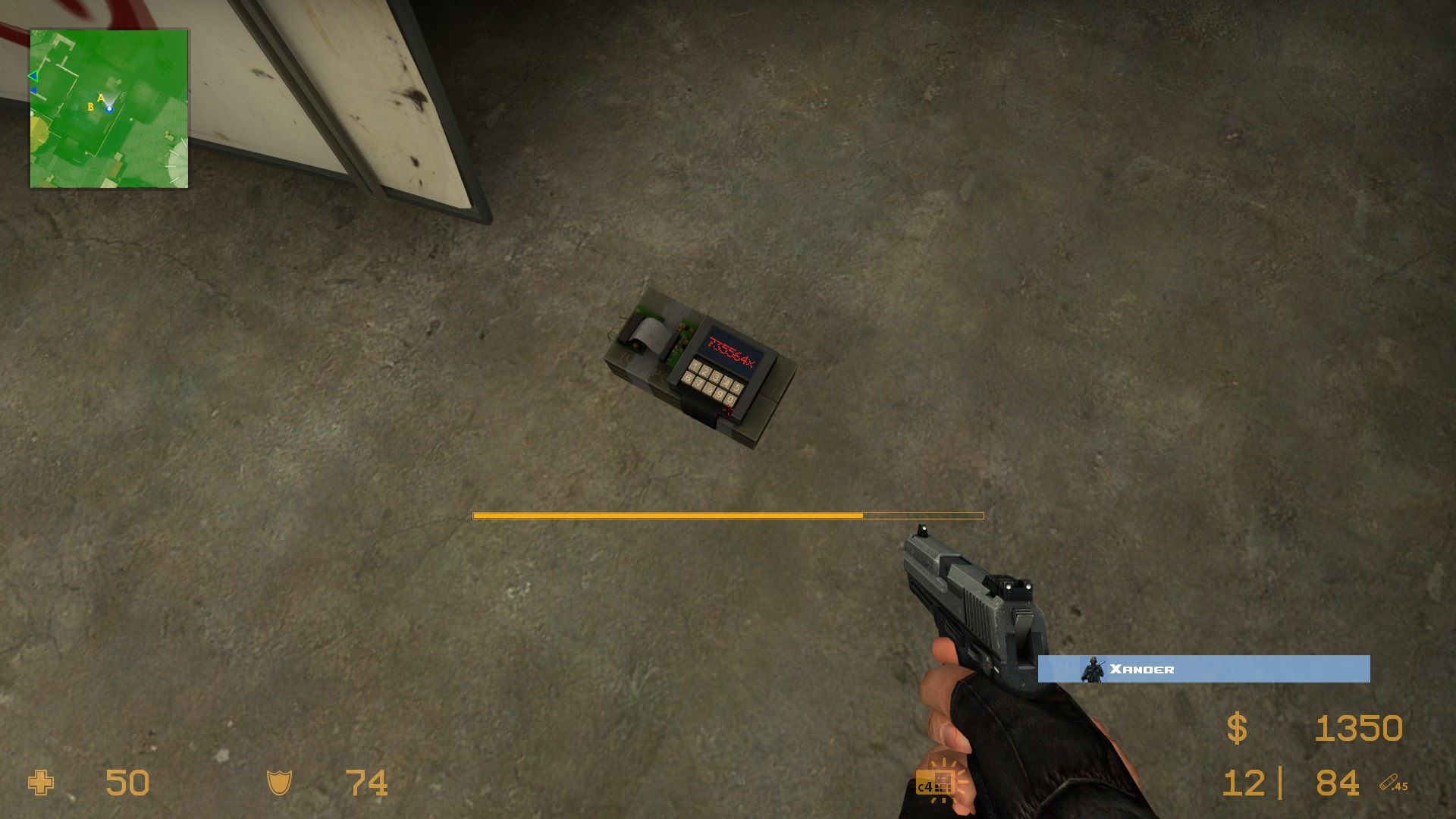Click the money amount 1350
This screenshot has height=819, width=1456.
pyautogui.click(x=1357, y=728)
